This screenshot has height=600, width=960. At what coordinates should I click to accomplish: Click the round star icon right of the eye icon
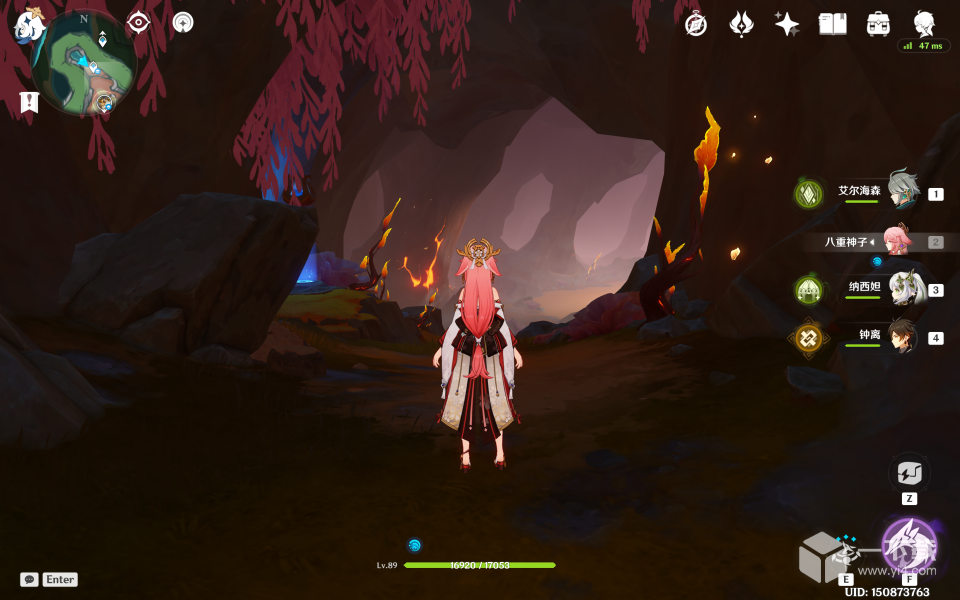click(x=183, y=22)
